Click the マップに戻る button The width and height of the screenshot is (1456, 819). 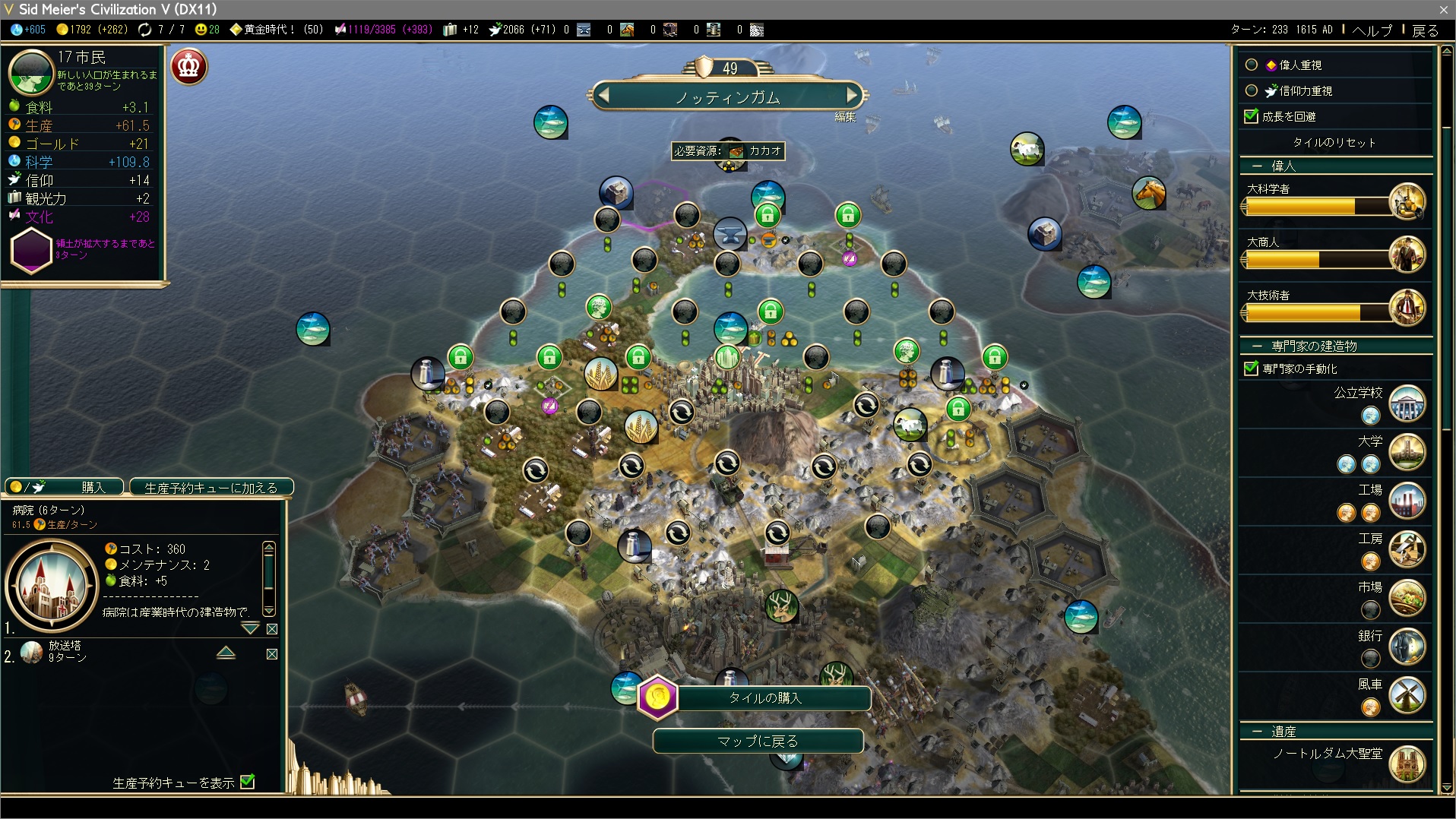coord(758,741)
